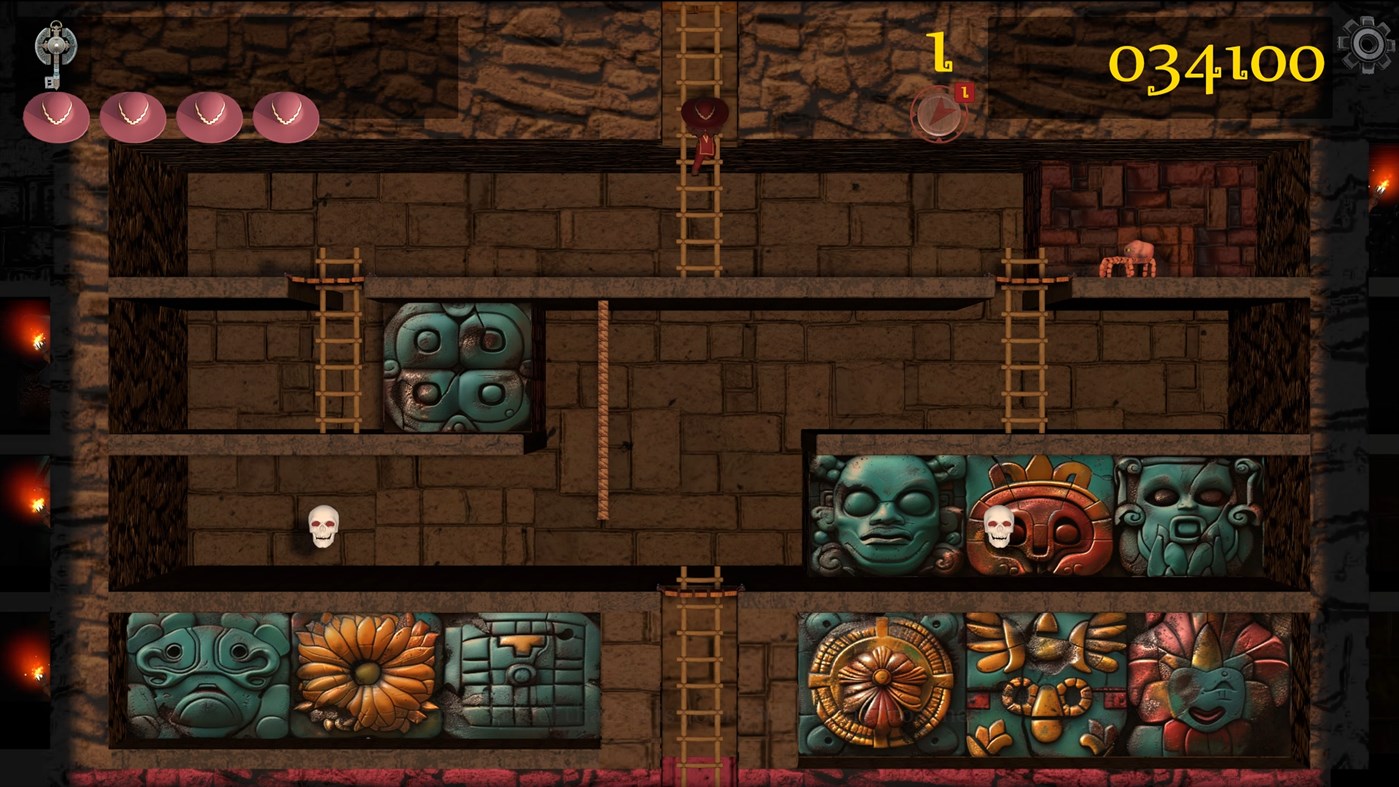Click the skull on the orange sun glyph
1399x787 pixels.
coord(997,524)
